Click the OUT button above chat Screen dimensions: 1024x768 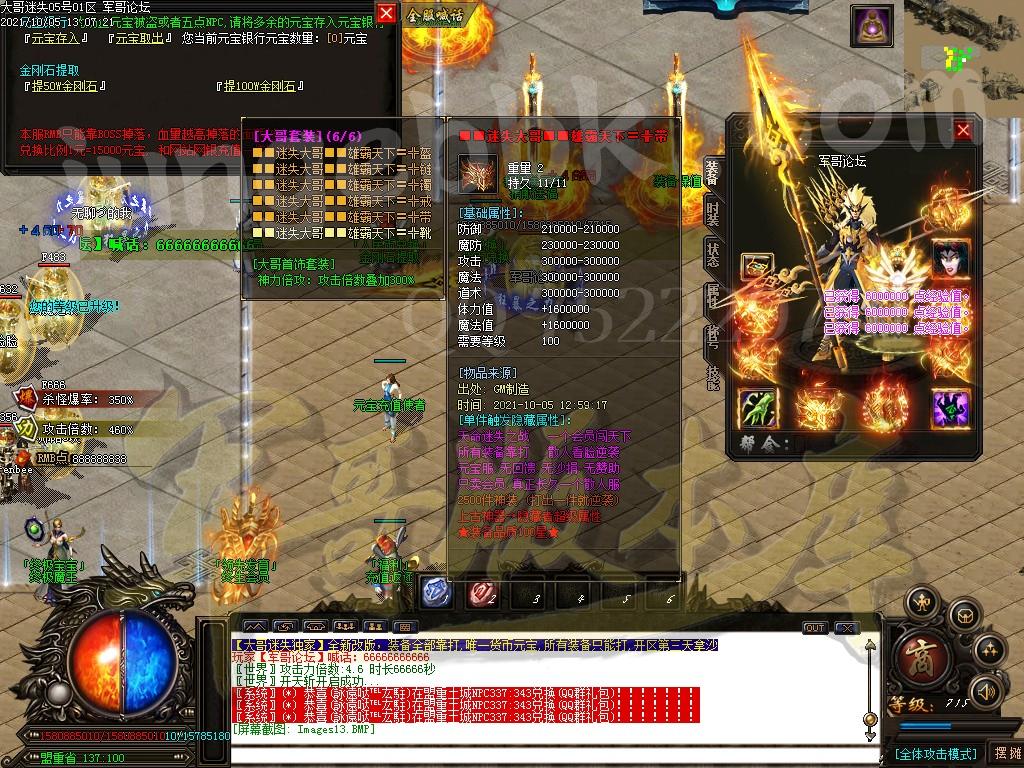click(815, 628)
